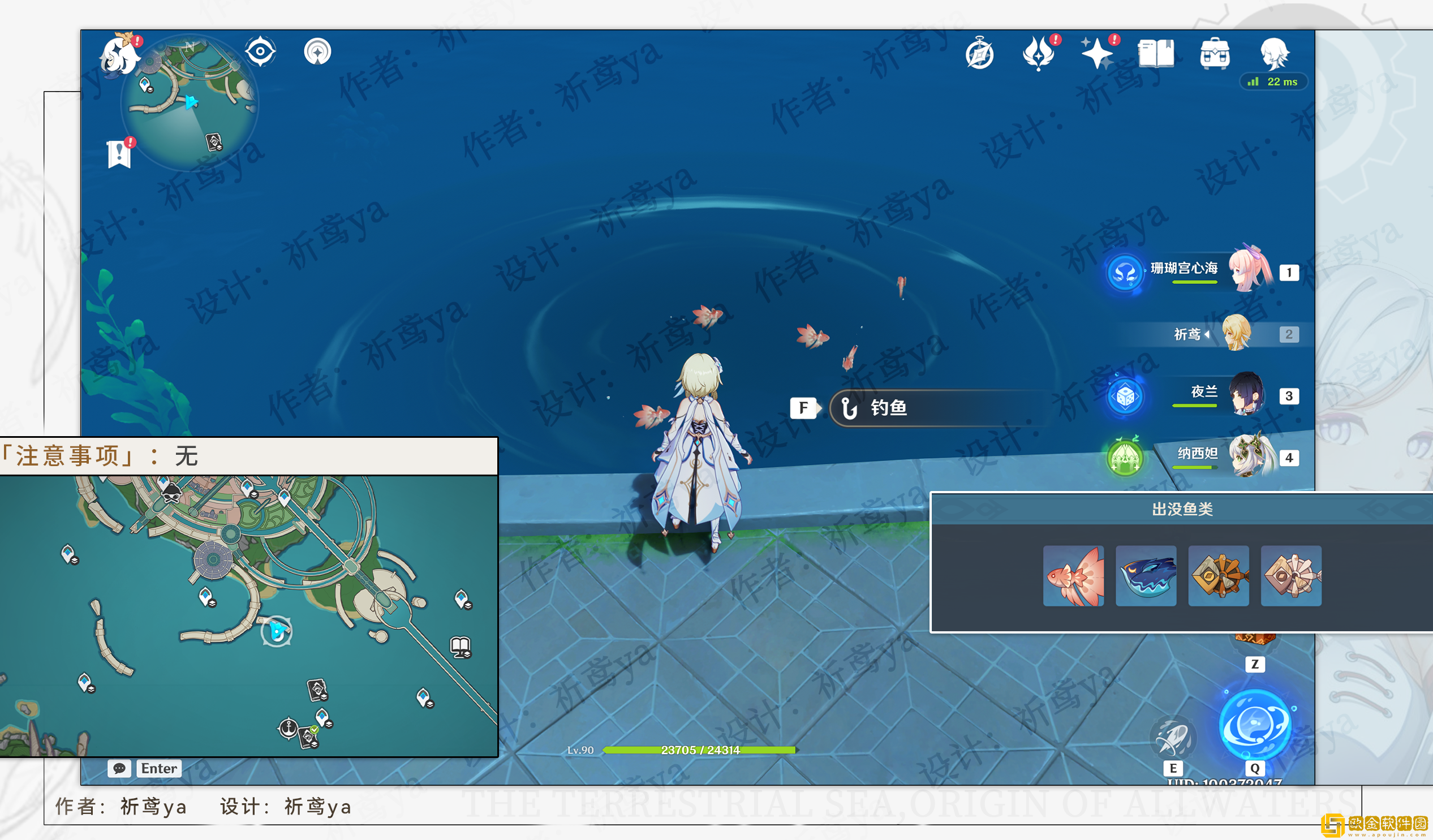Image resolution: width=1433 pixels, height=840 pixels.
Task: Activate the elemental burst skill
Action: [x=1255, y=724]
